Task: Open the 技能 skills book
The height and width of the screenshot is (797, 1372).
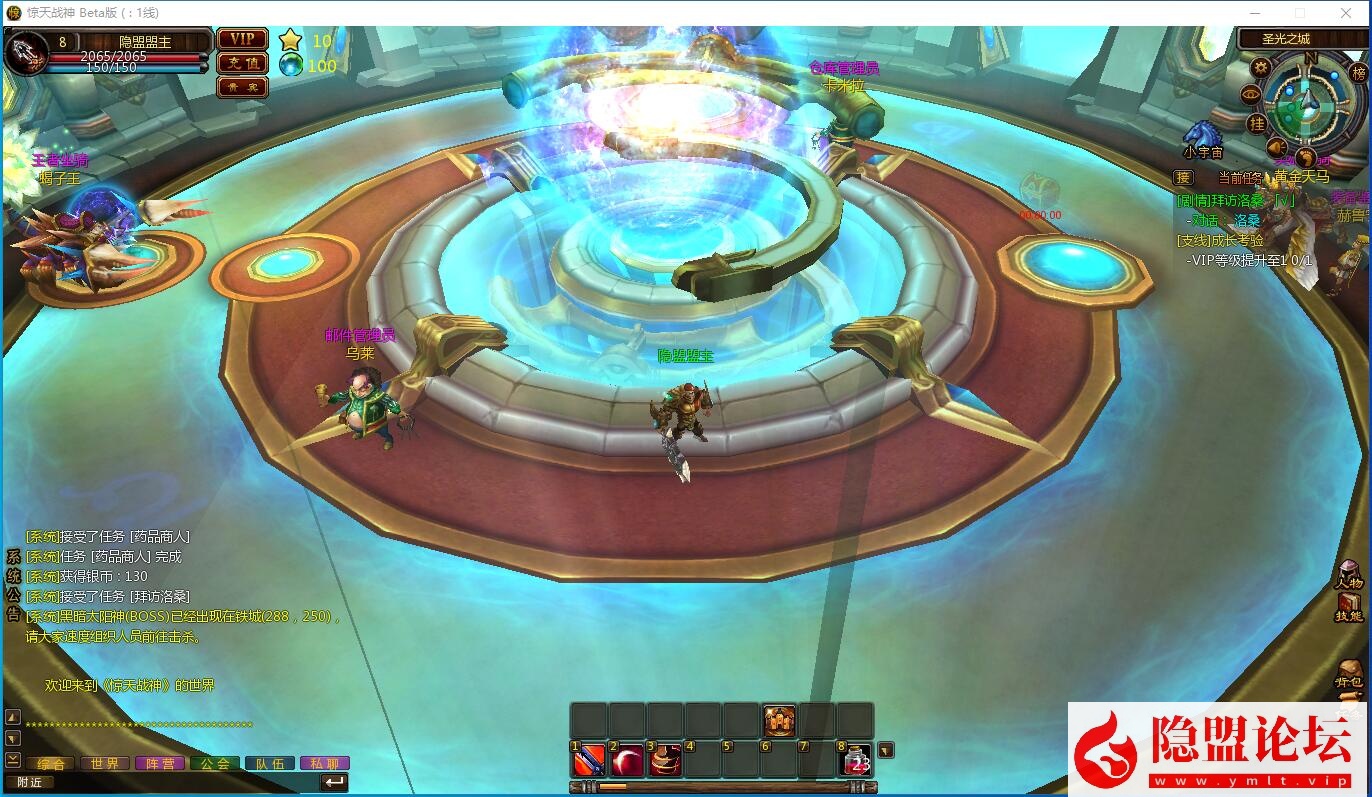Action: (1349, 607)
